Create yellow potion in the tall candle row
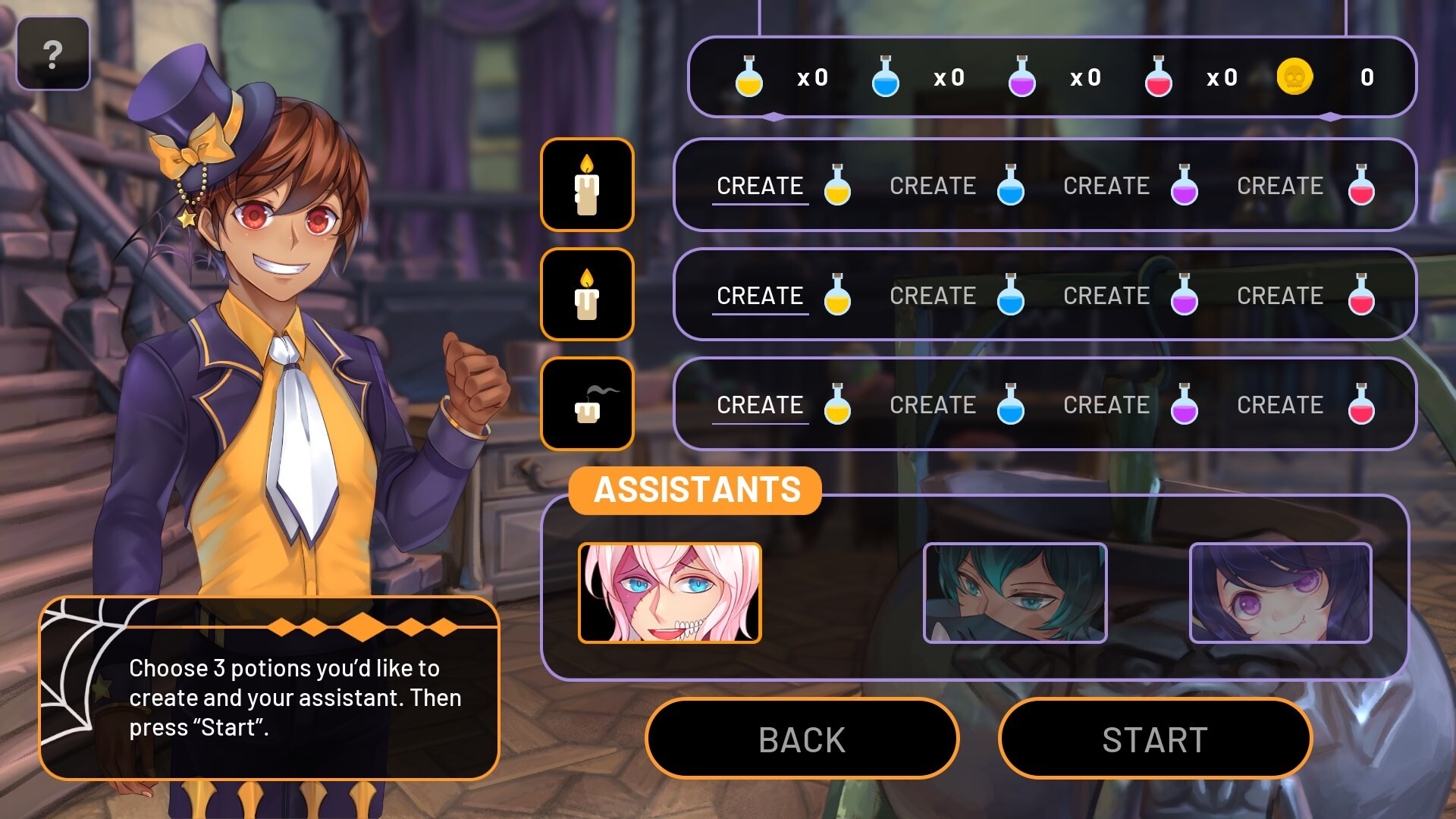This screenshot has height=819, width=1456. click(783, 186)
